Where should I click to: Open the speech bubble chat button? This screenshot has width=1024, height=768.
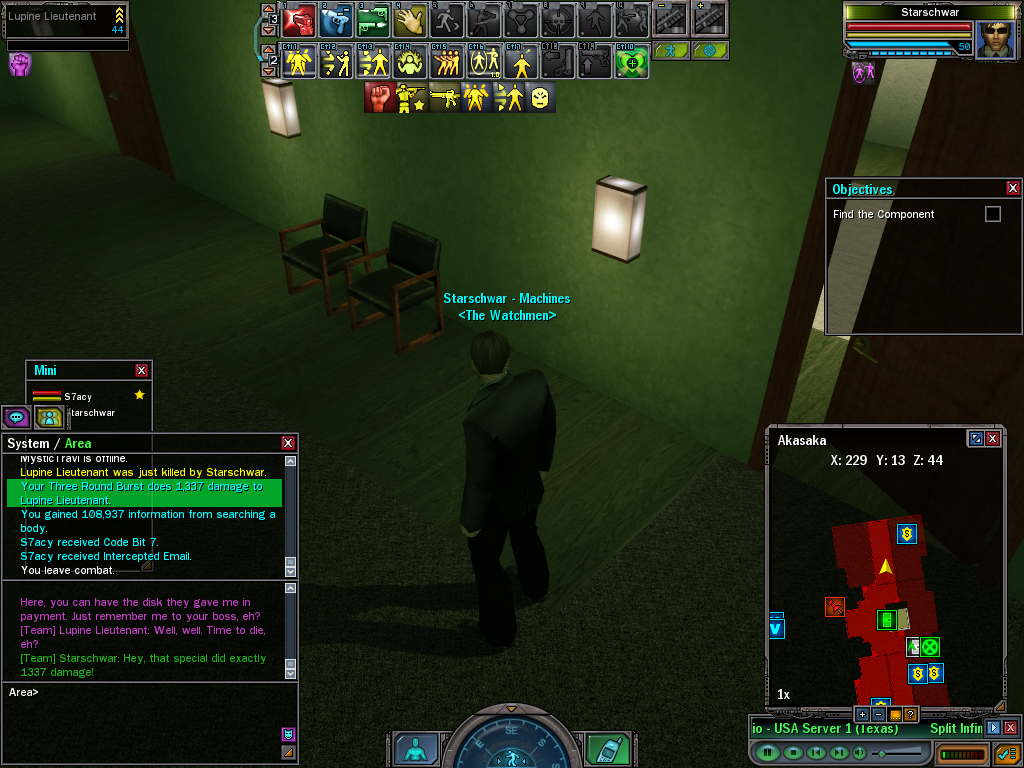[16, 417]
